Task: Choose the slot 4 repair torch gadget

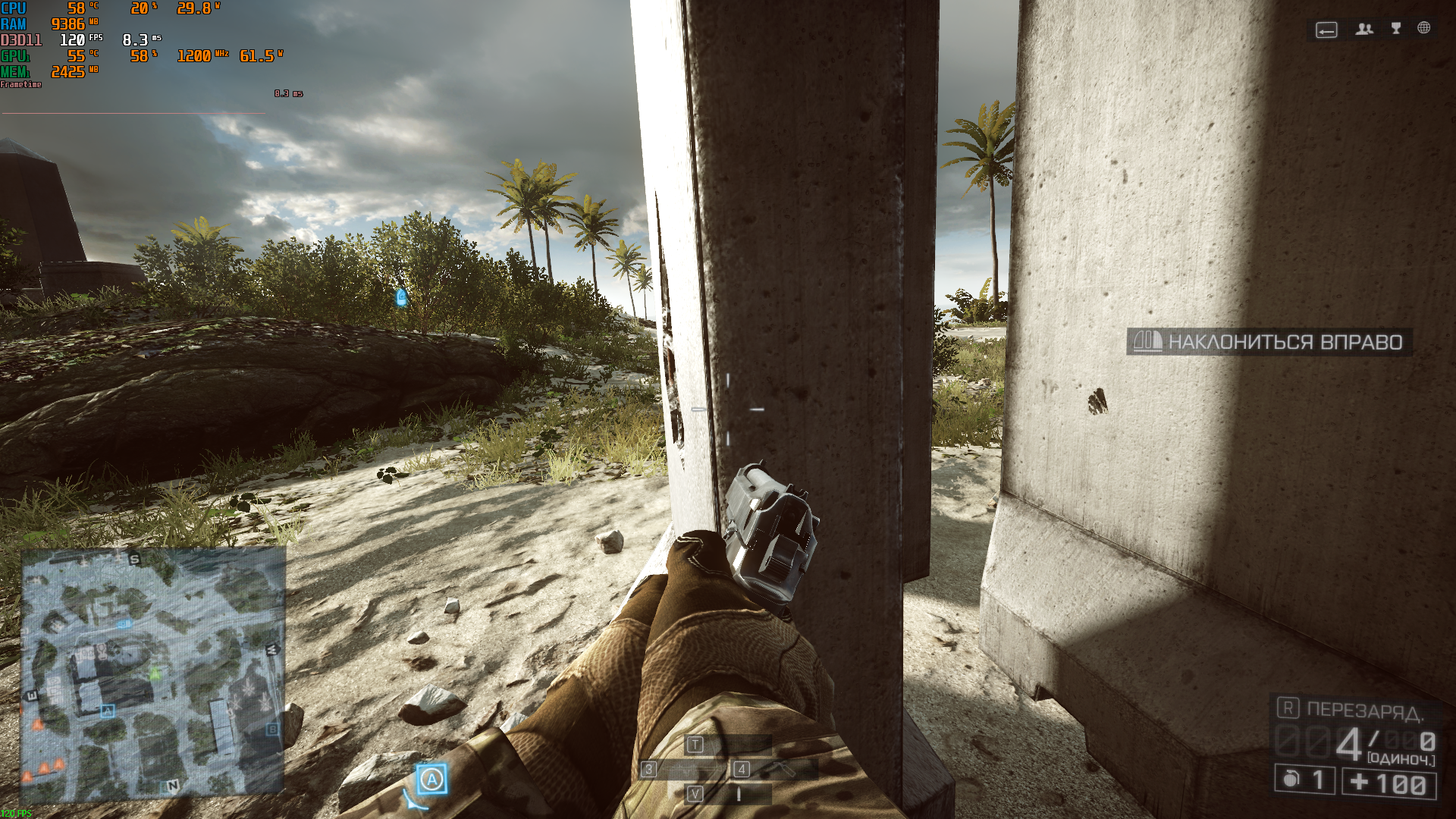Action: tap(775, 770)
